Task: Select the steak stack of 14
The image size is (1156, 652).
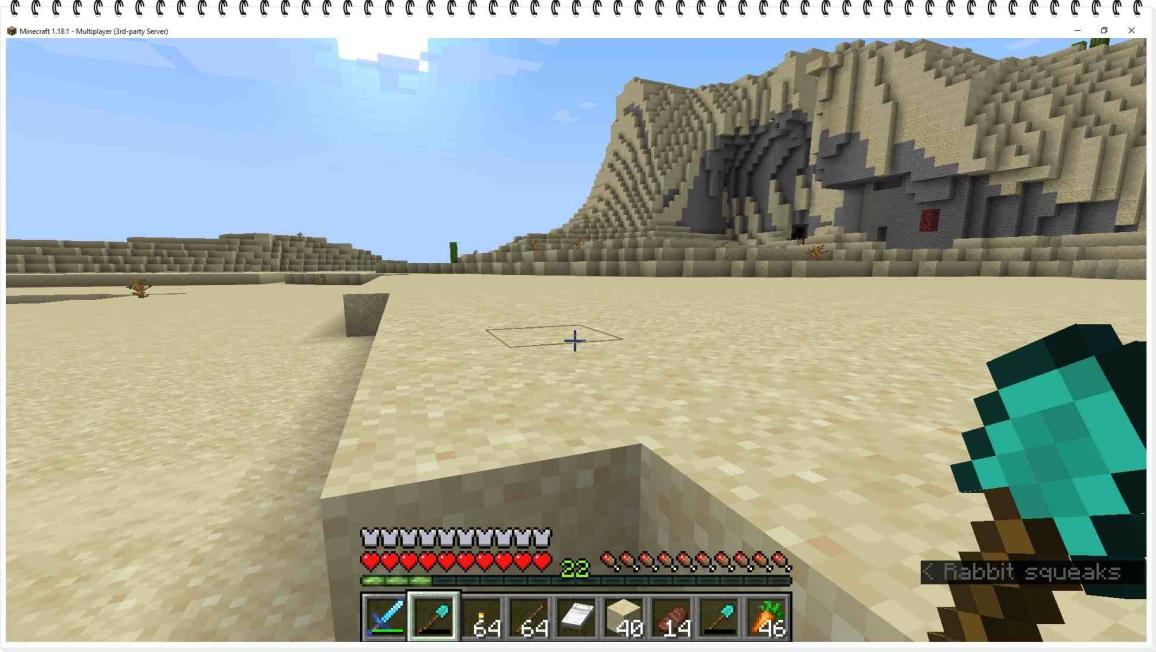Action: pos(672,617)
